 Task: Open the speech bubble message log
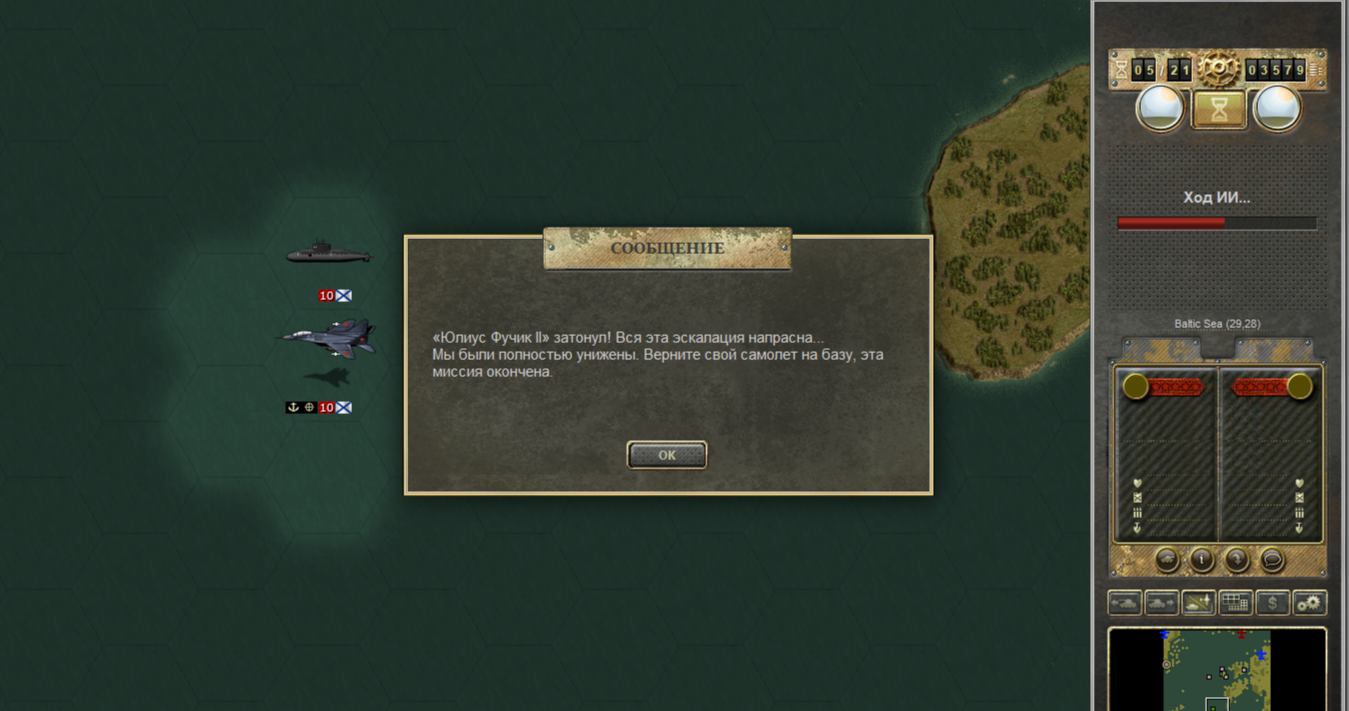(1272, 560)
